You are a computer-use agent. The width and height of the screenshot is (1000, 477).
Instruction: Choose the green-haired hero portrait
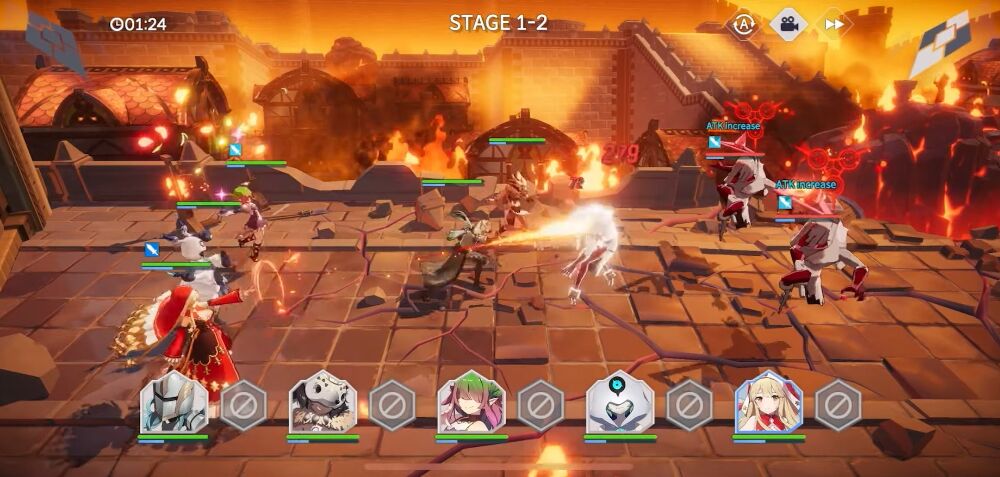pos(471,403)
